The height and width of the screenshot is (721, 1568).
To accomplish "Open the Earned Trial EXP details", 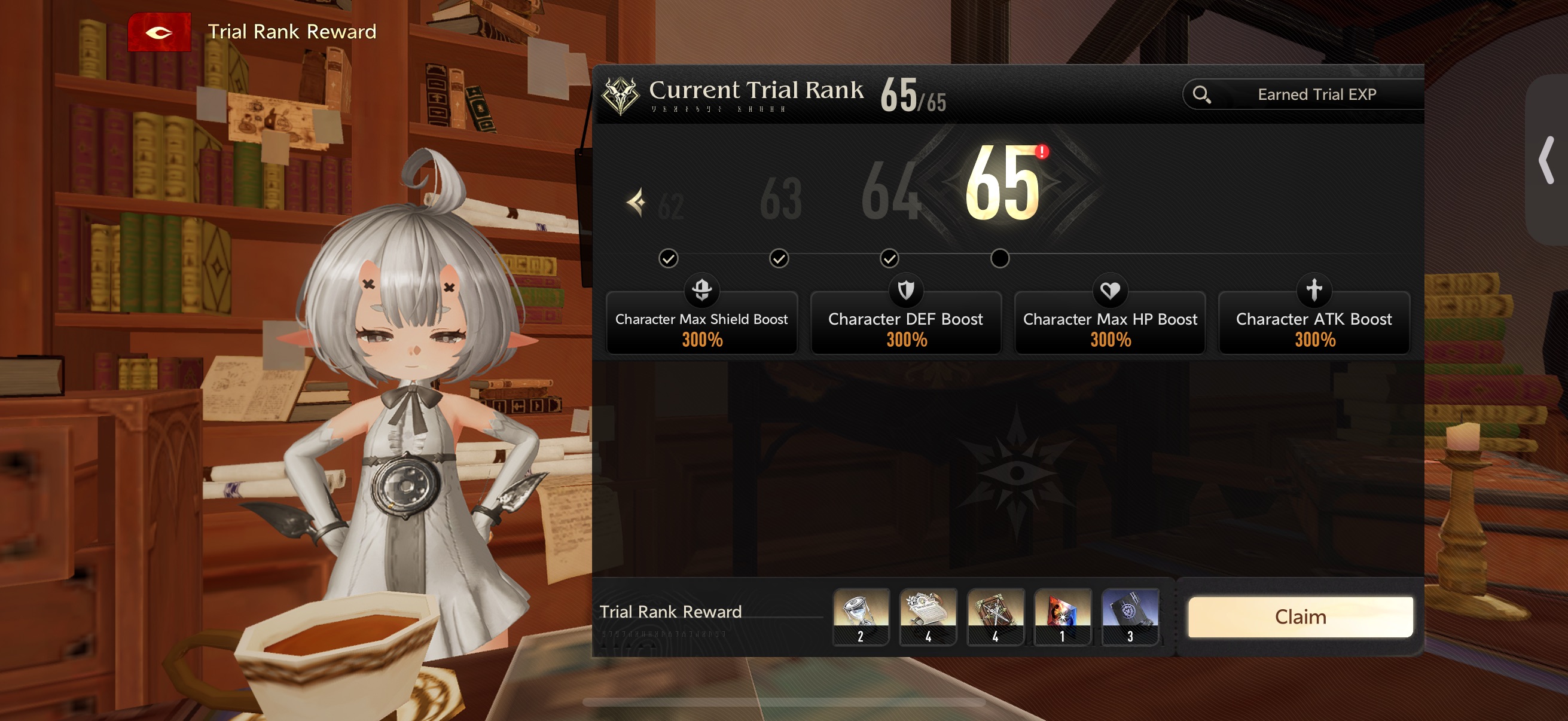I will [x=1302, y=94].
